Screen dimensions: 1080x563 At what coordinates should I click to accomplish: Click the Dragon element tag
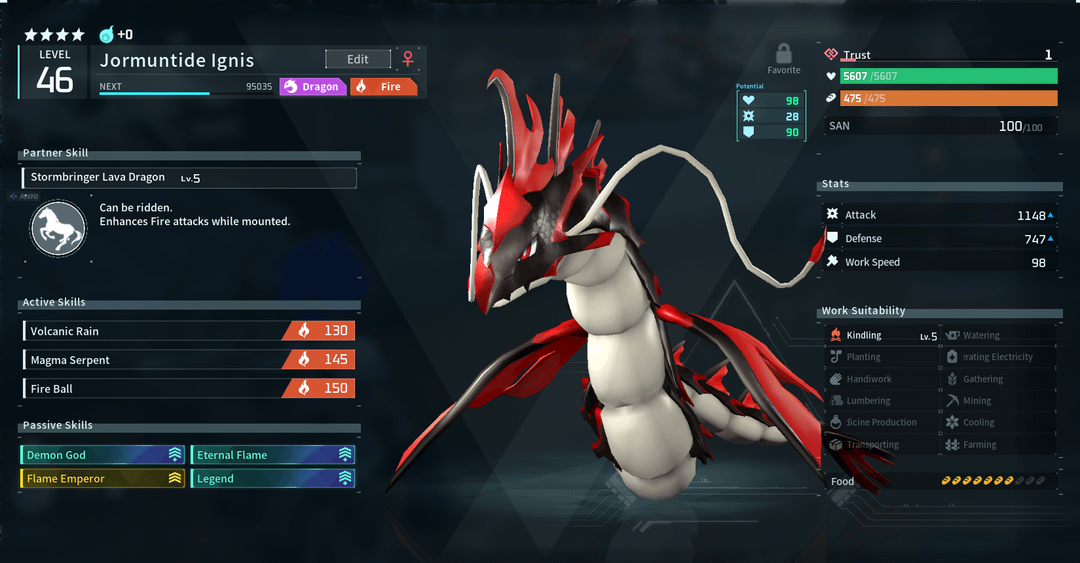tap(312, 87)
